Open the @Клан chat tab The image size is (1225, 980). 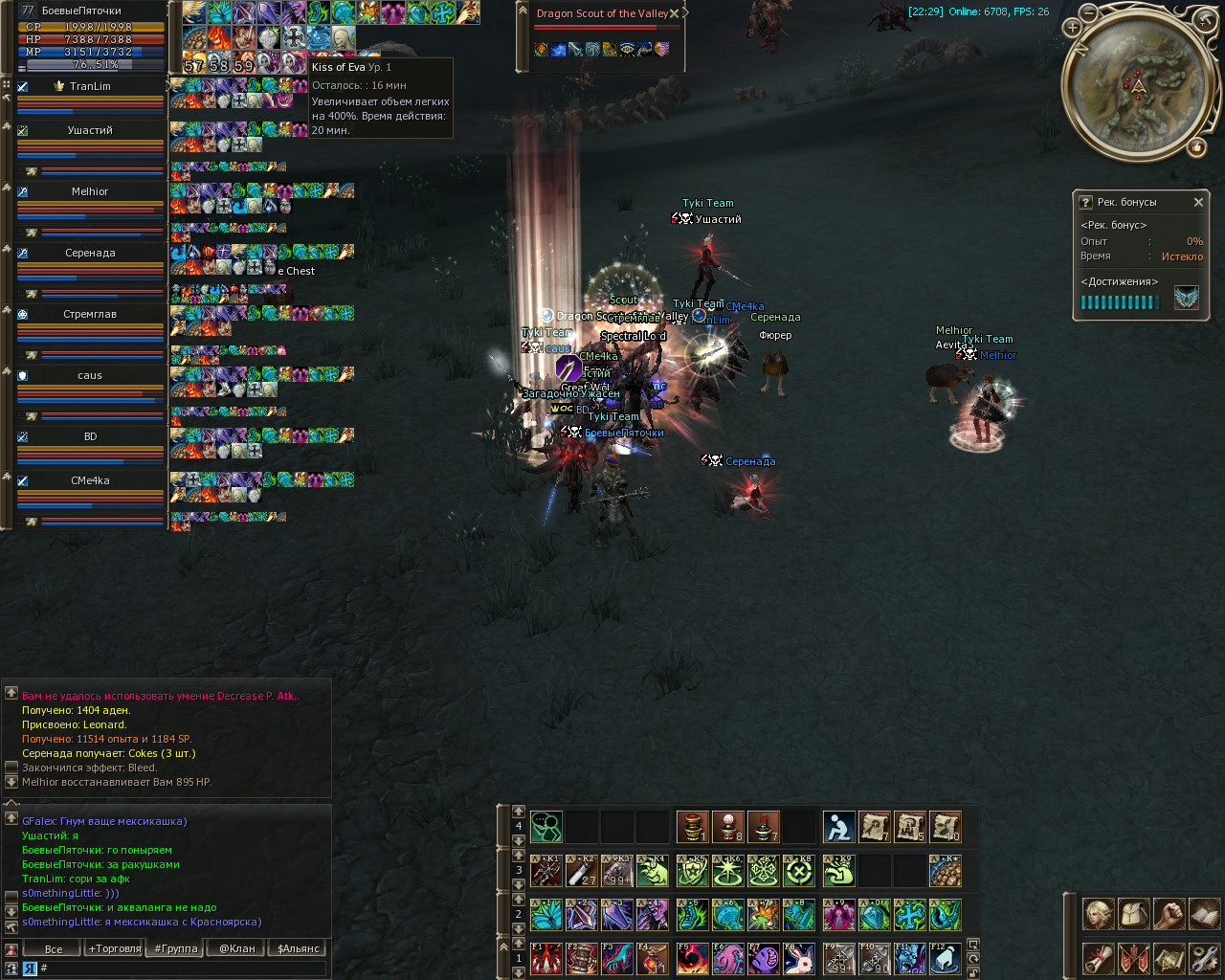click(x=237, y=948)
